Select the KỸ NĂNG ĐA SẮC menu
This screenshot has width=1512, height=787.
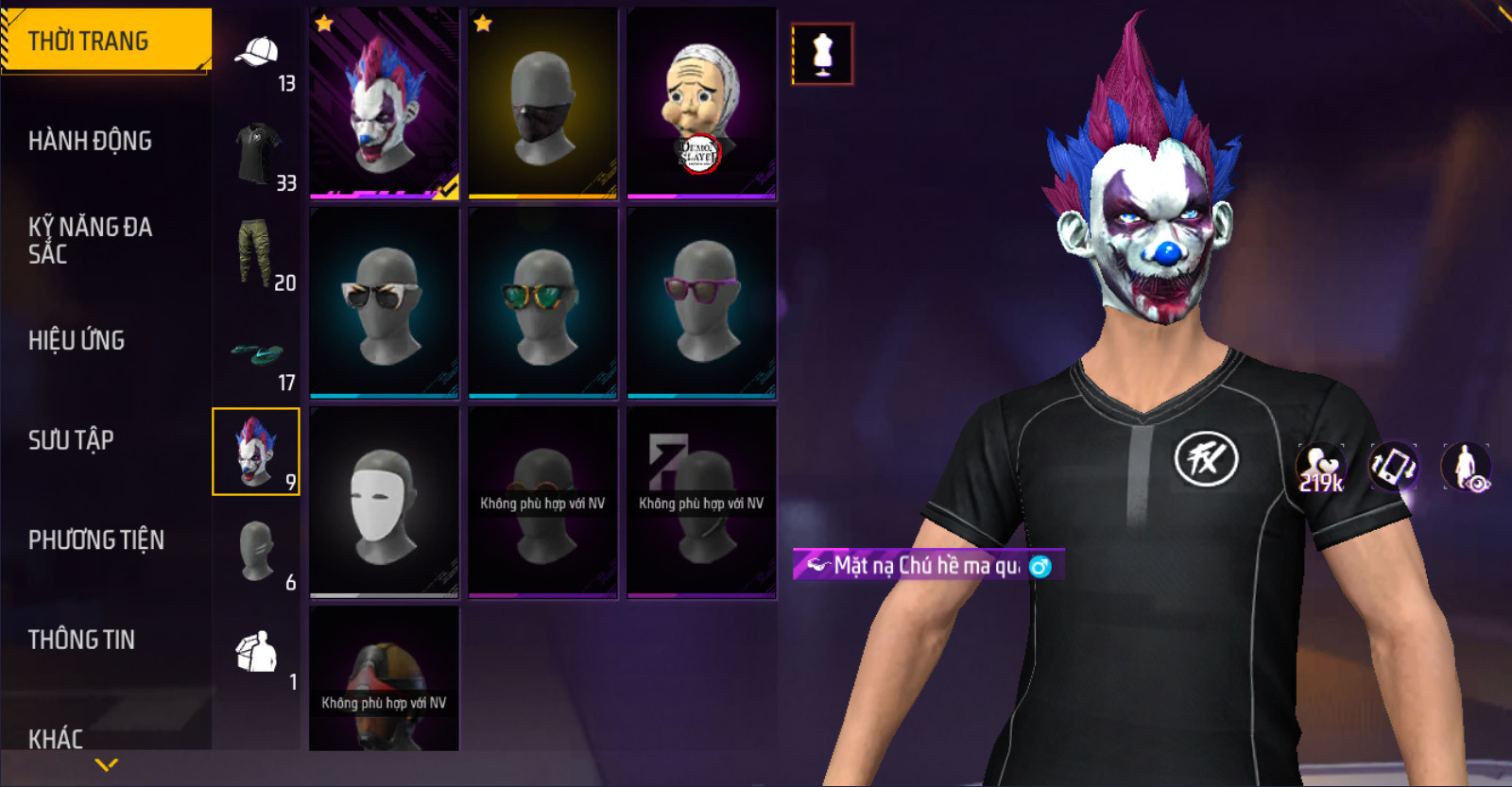[x=90, y=240]
